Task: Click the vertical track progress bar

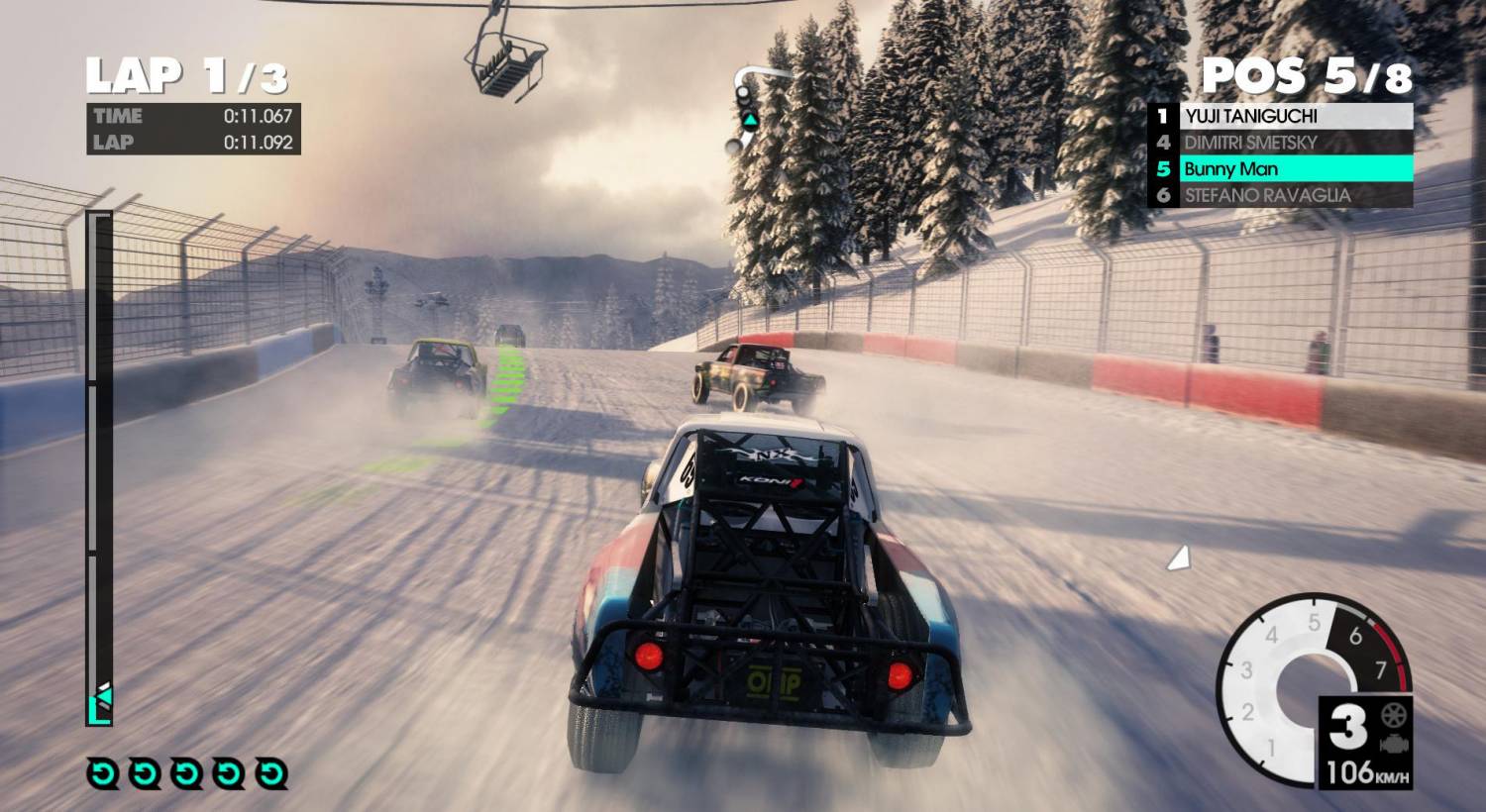Action: pyautogui.click(x=99, y=465)
